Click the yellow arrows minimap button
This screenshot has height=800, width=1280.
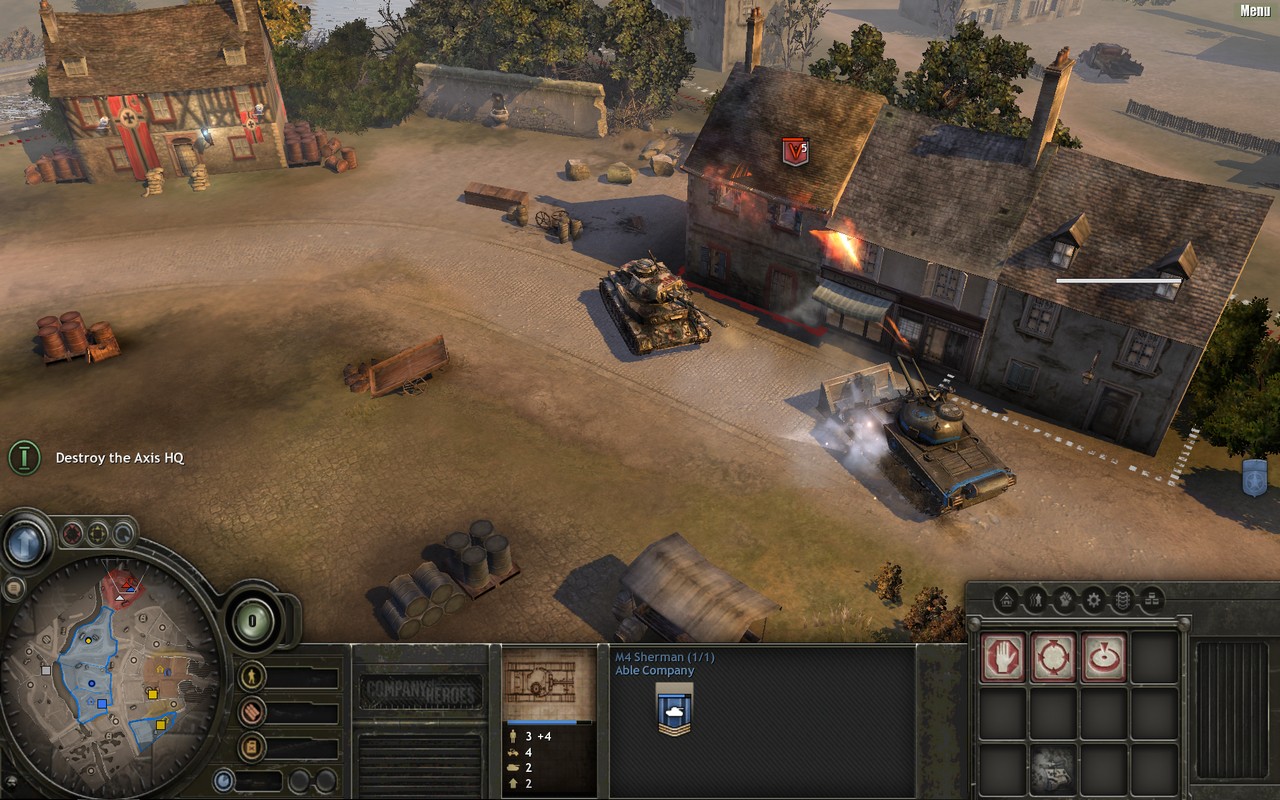click(x=98, y=533)
